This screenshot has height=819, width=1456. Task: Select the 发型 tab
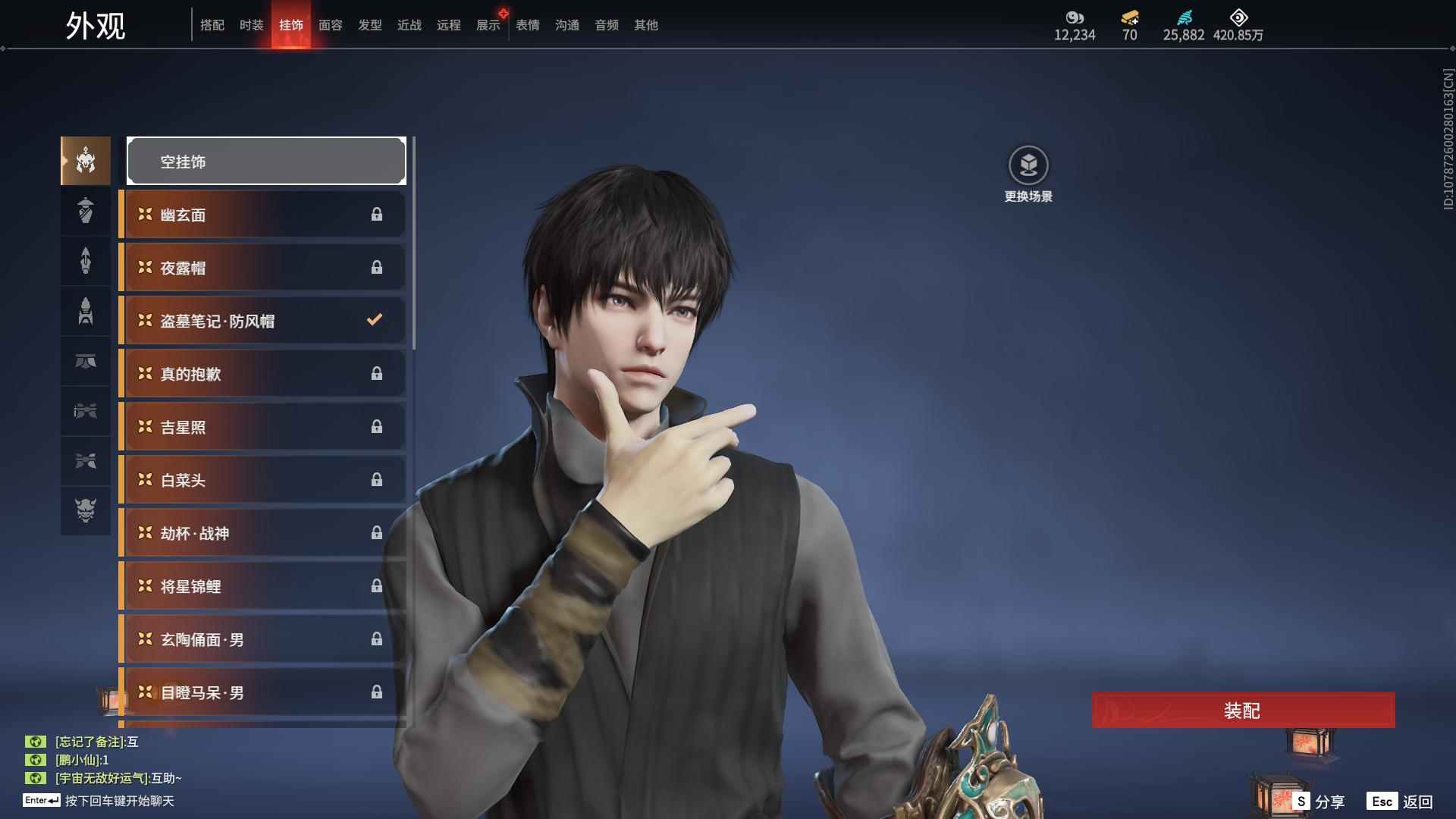[369, 25]
